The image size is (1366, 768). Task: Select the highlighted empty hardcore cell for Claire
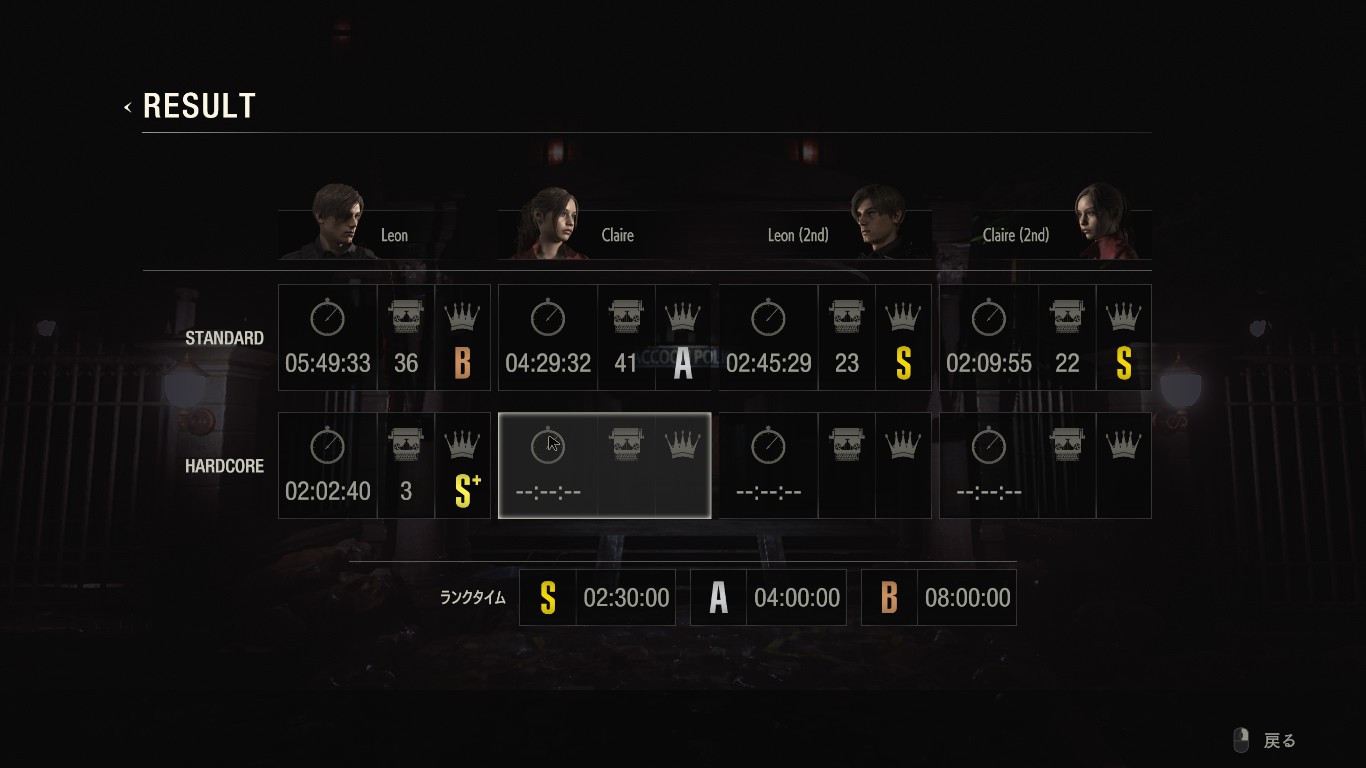(604, 465)
